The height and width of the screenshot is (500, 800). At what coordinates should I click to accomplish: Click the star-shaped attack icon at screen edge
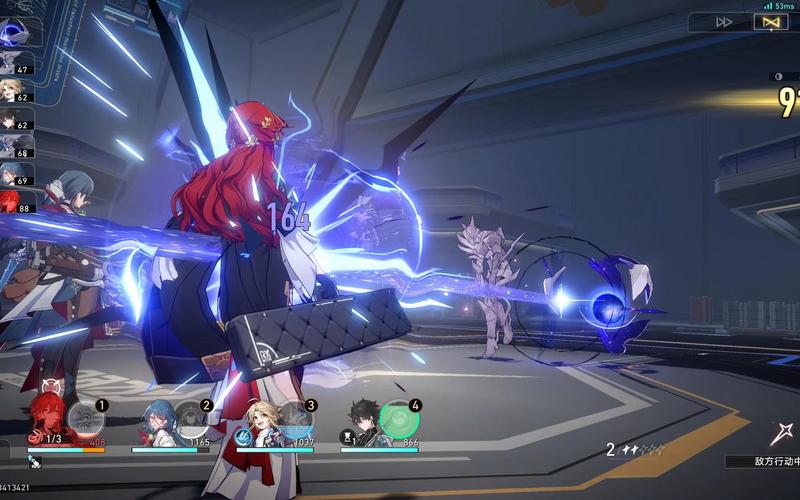pyautogui.click(x=782, y=434)
